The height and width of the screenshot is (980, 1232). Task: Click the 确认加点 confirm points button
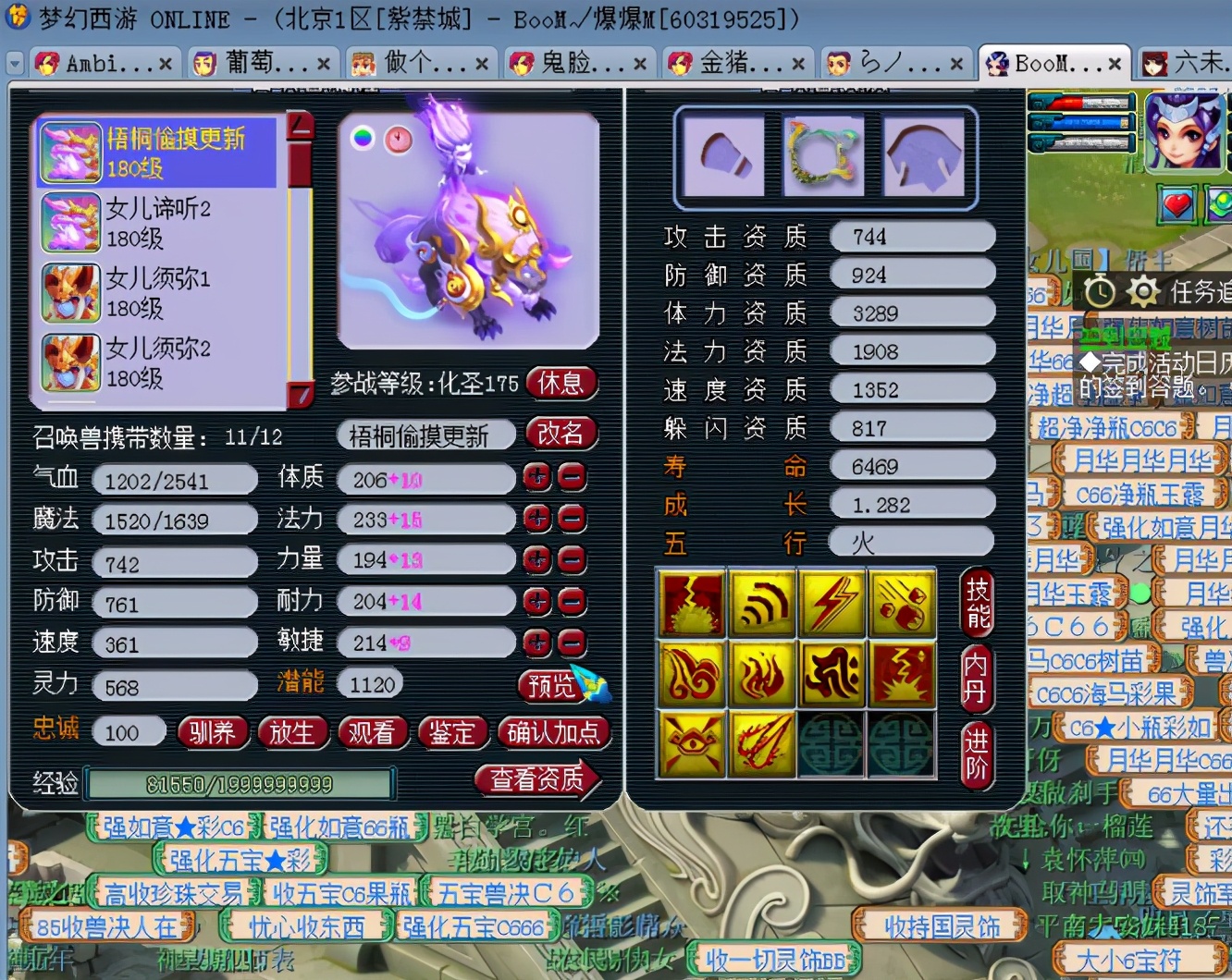click(x=553, y=732)
